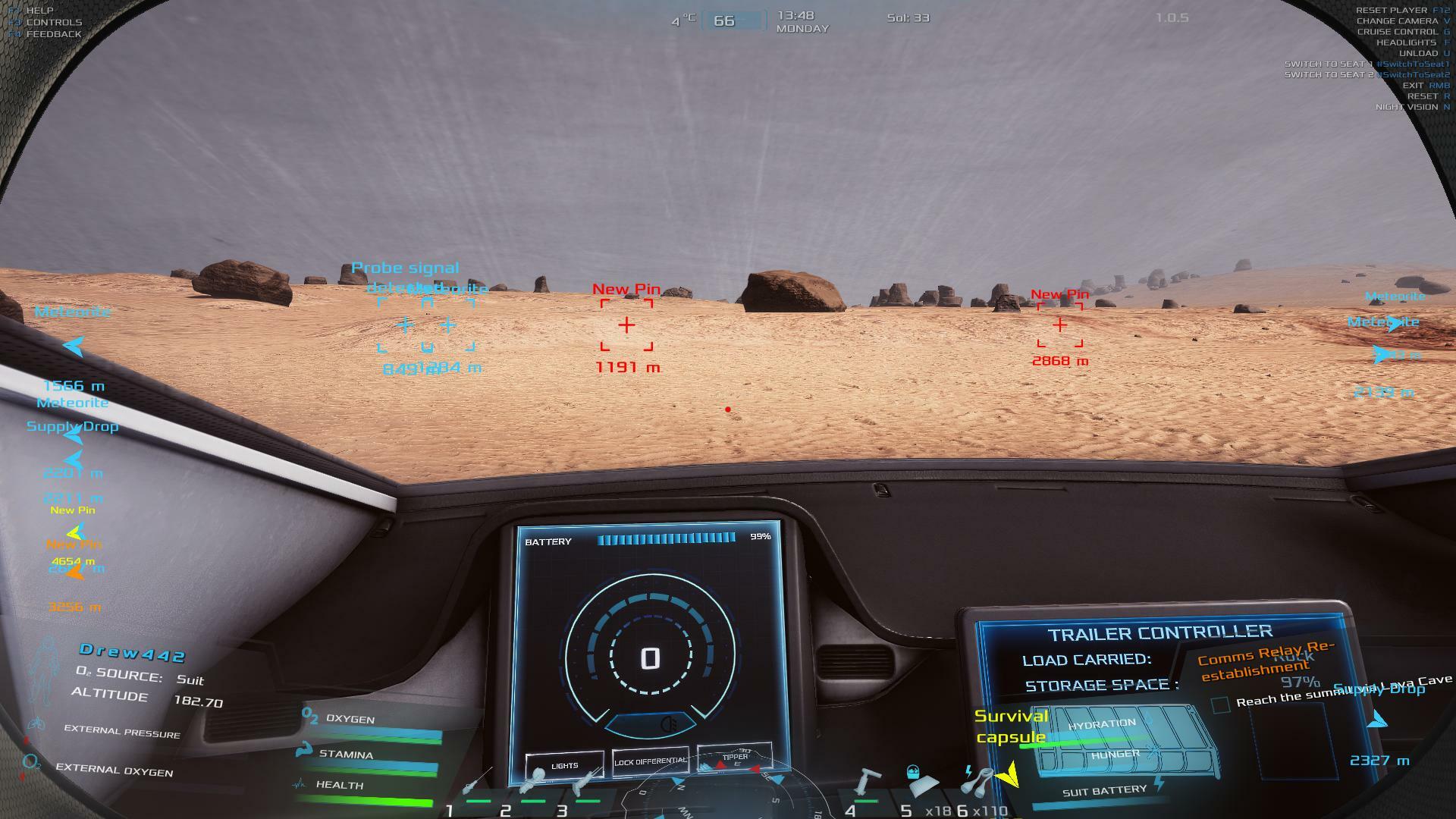Screen dimensions: 1456x819
Task: Click the Probe signal detected marker
Action: coord(405,325)
